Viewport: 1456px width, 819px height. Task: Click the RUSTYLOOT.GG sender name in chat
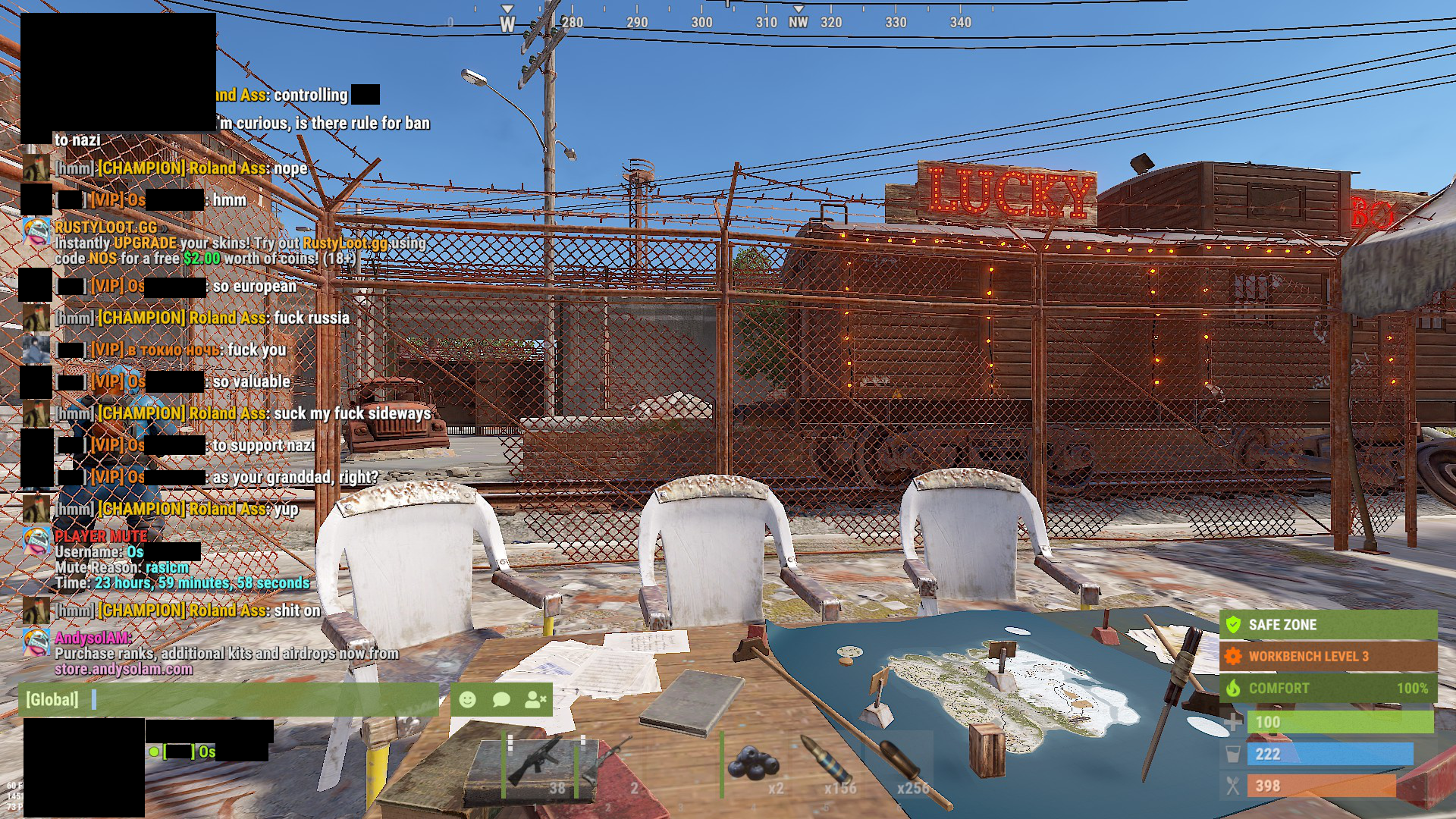coord(106,227)
